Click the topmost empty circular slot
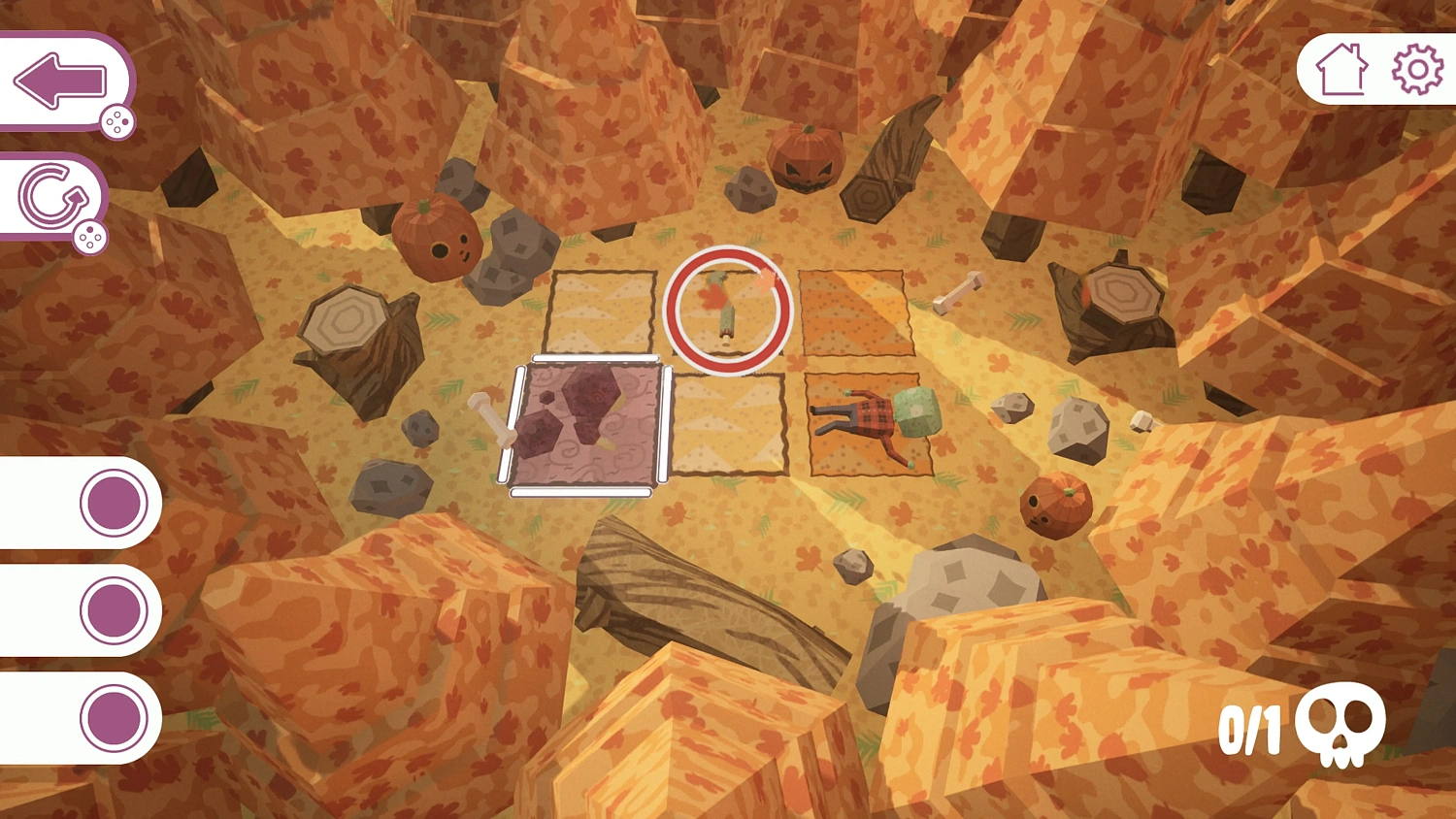1456x819 pixels. [x=110, y=505]
